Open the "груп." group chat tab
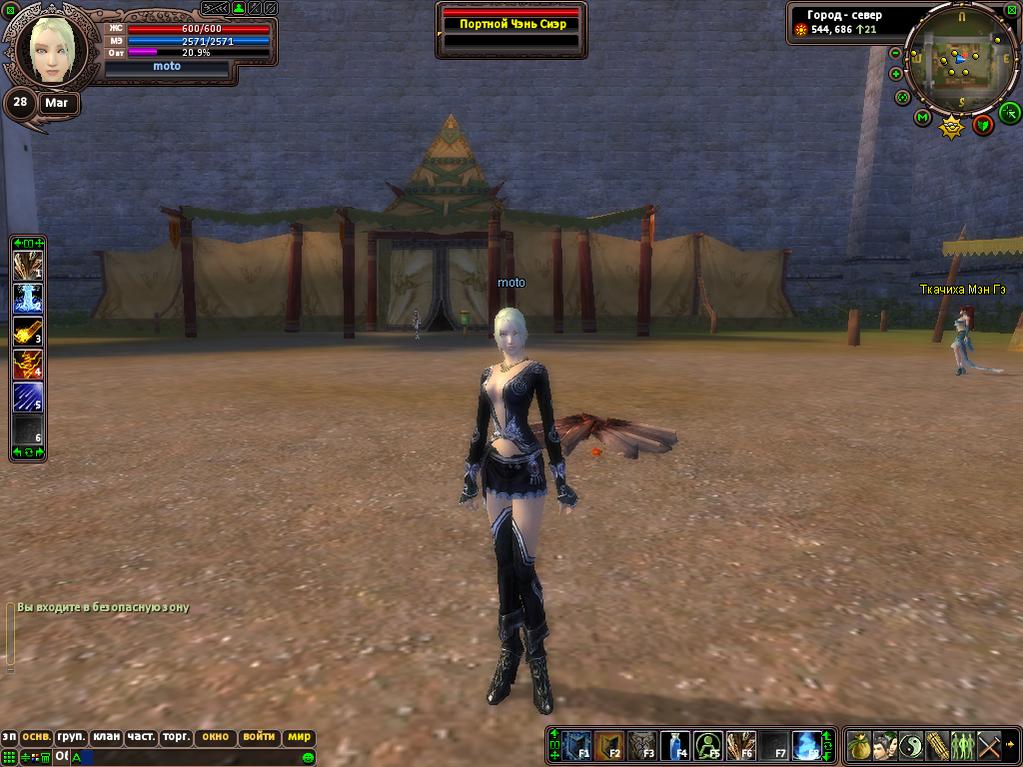This screenshot has width=1023, height=767. coord(71,737)
